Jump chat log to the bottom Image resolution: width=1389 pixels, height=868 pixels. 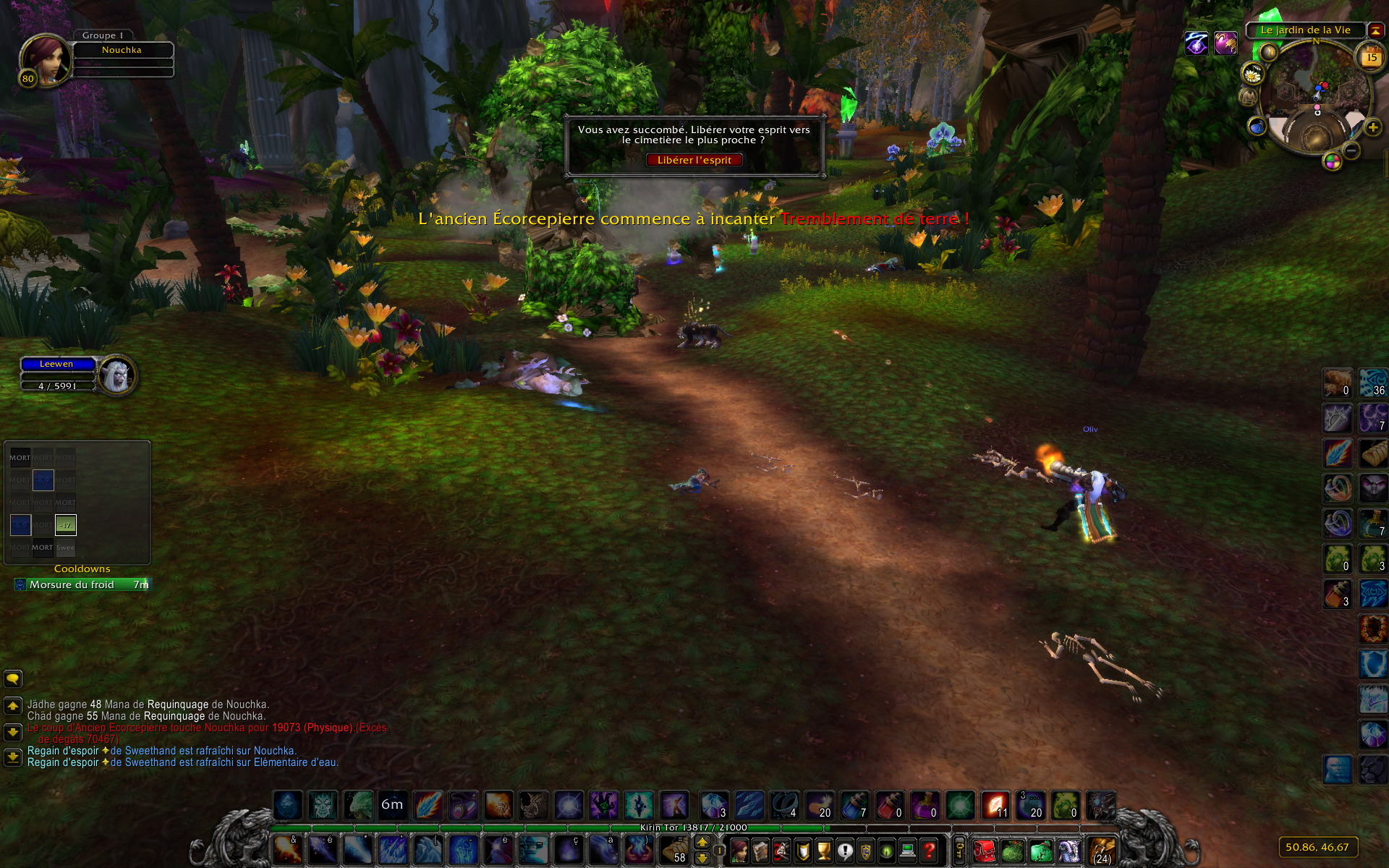13,757
